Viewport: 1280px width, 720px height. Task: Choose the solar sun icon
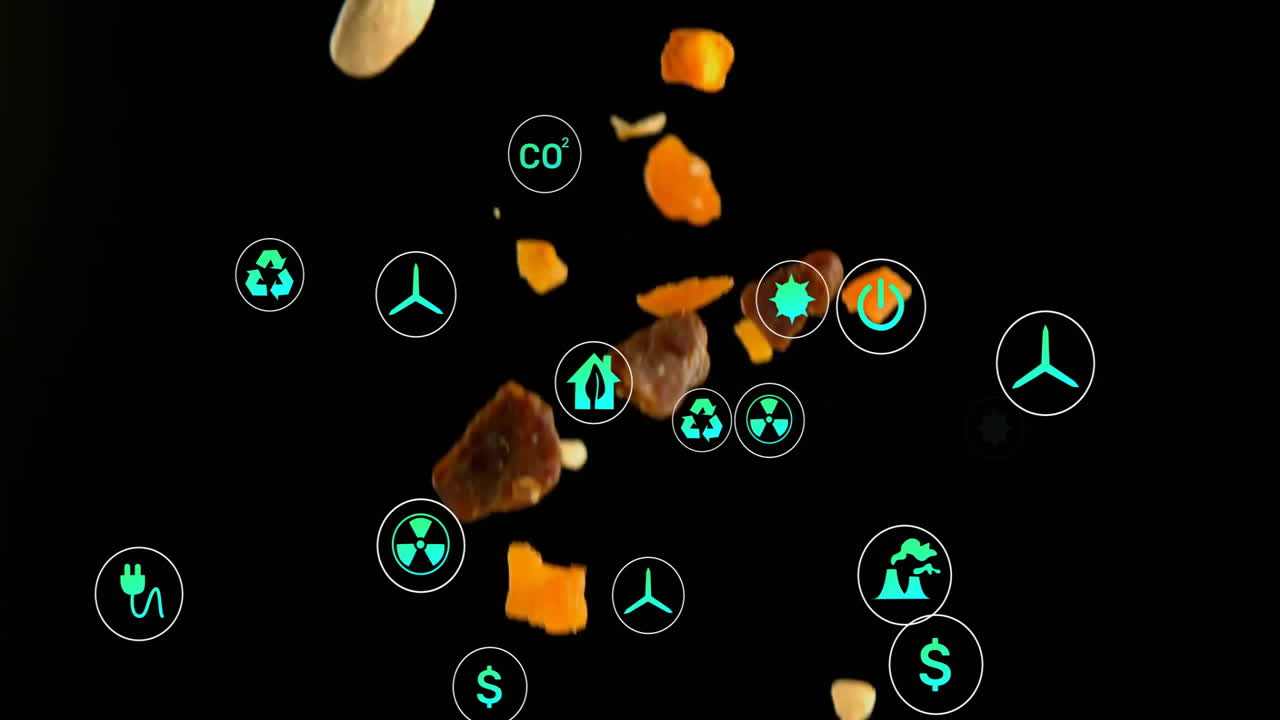pos(792,299)
